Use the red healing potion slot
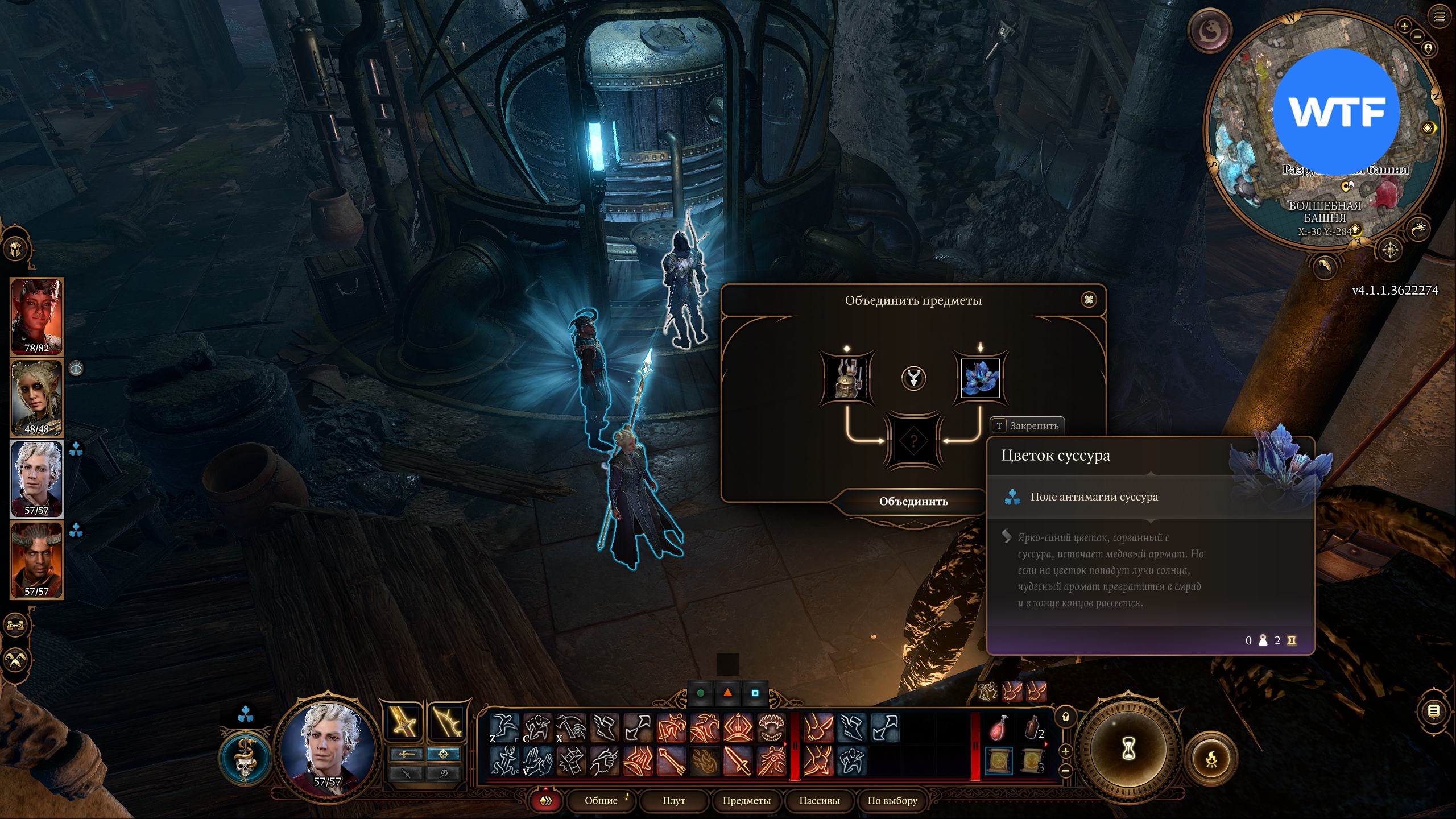The height and width of the screenshot is (819, 1456). (x=998, y=729)
